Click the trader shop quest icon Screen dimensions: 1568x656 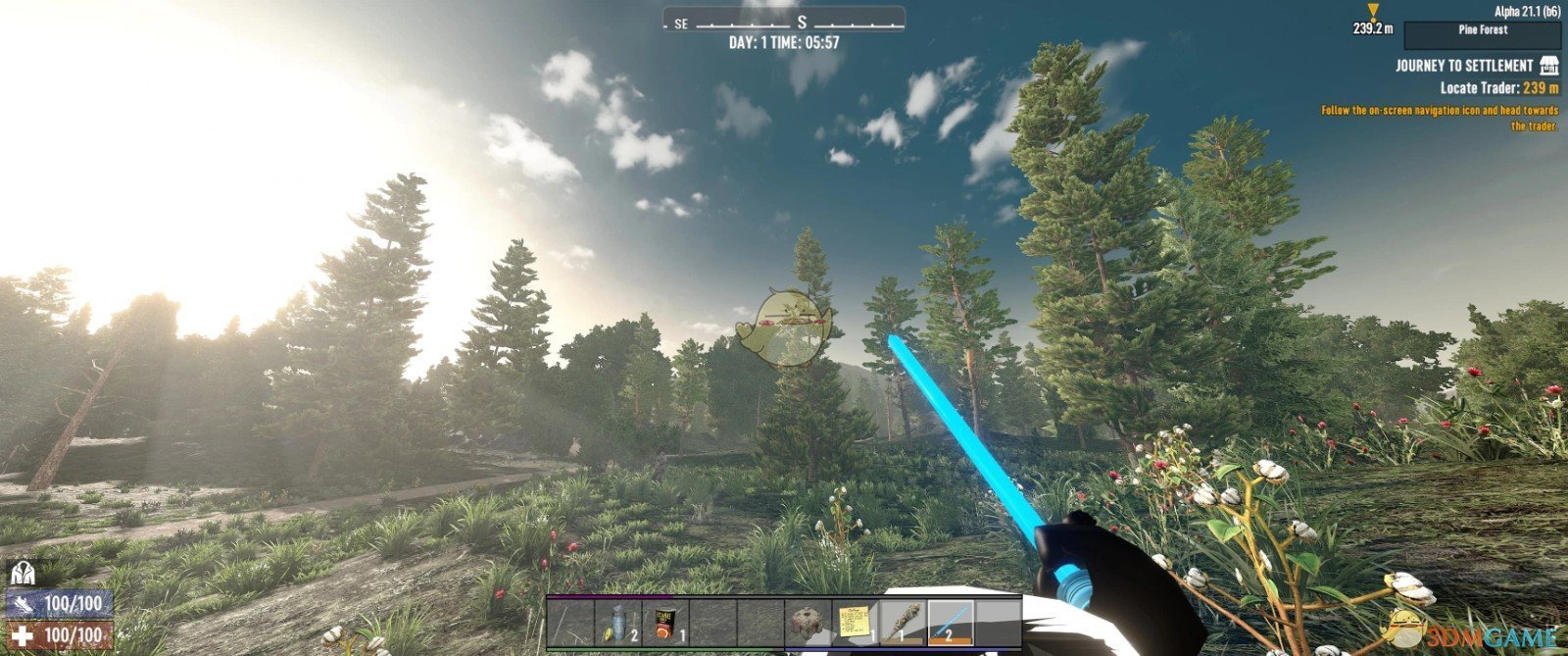[x=1549, y=66]
